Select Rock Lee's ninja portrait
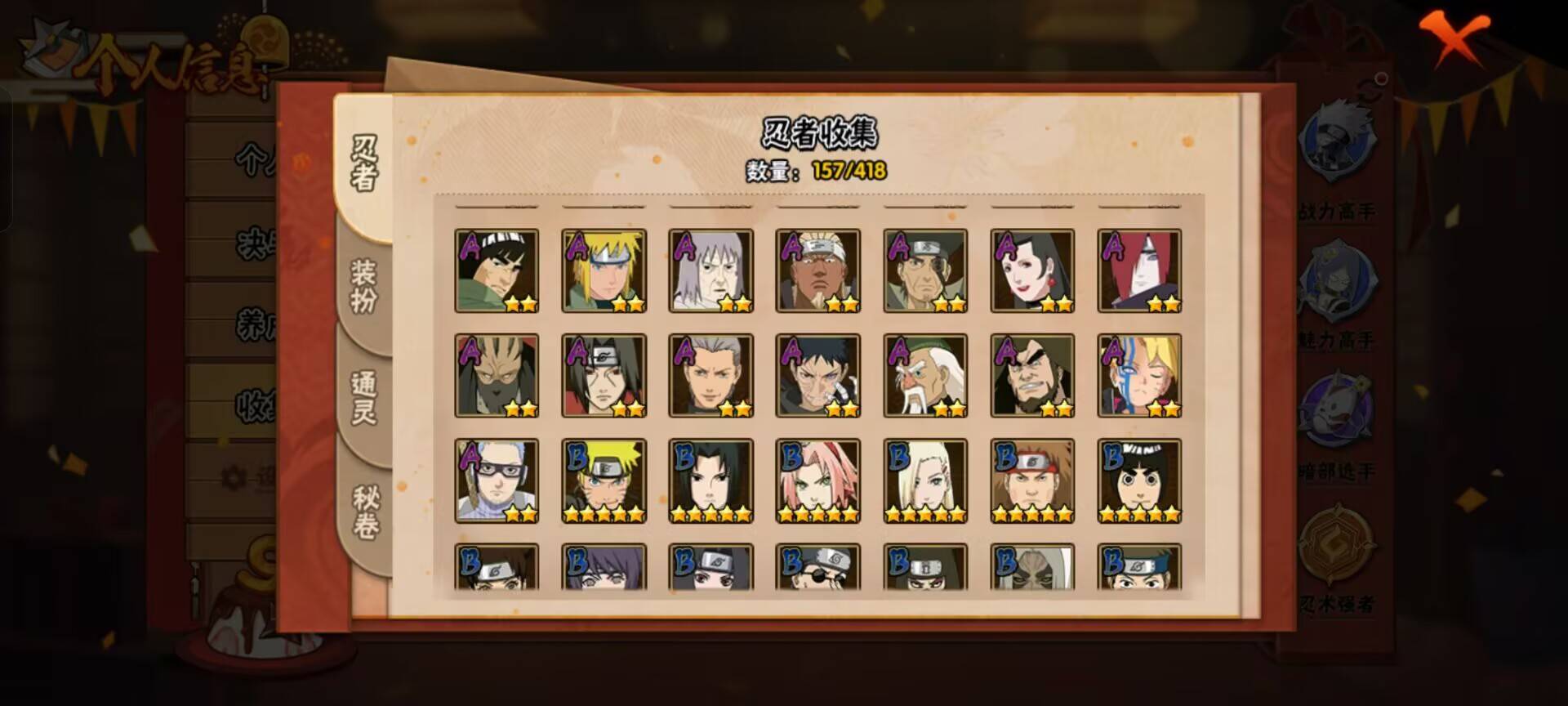 coord(1139,480)
